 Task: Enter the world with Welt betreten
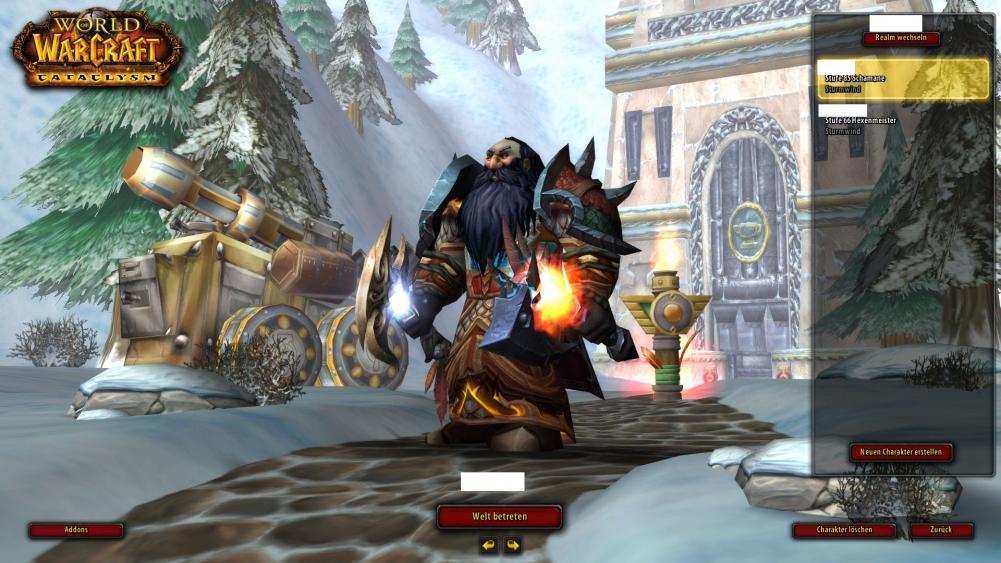tap(499, 516)
